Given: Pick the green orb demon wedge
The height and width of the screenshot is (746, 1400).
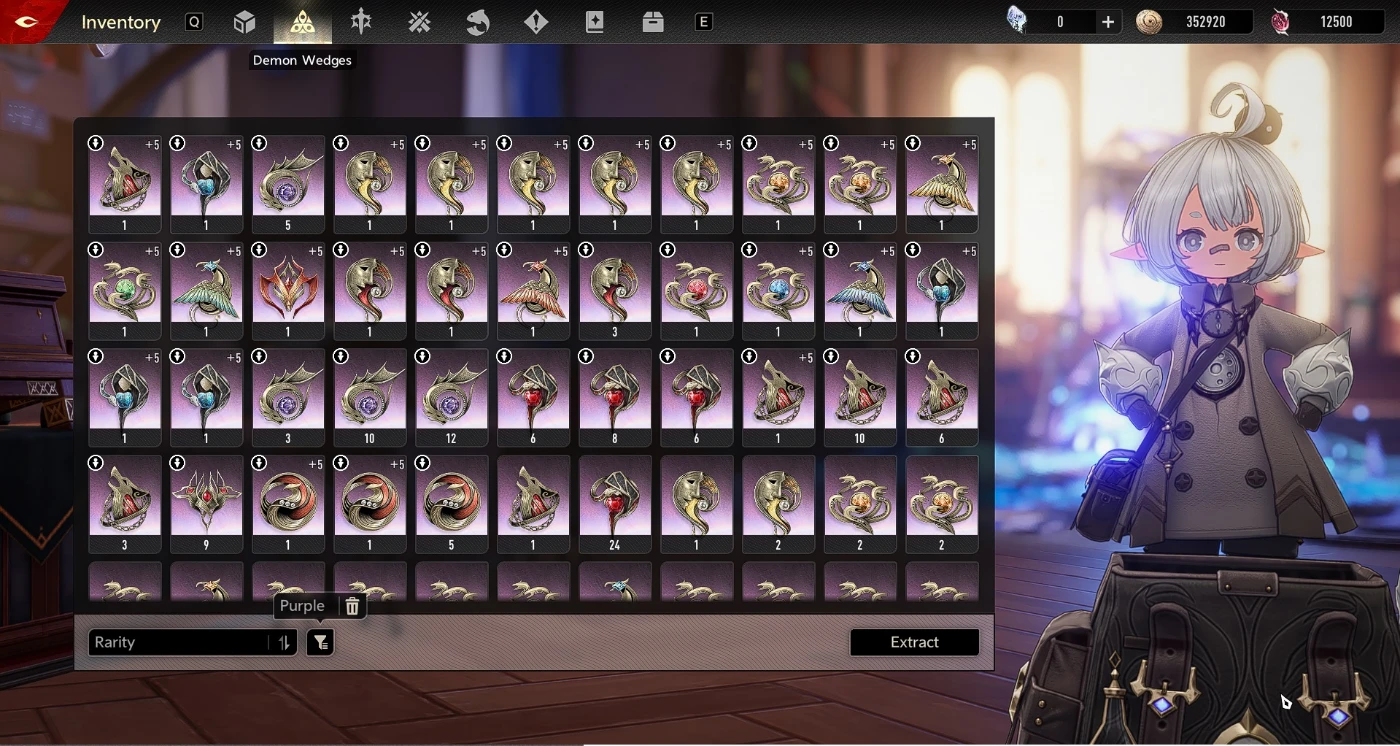Looking at the screenshot, I should pyautogui.click(x=125, y=289).
